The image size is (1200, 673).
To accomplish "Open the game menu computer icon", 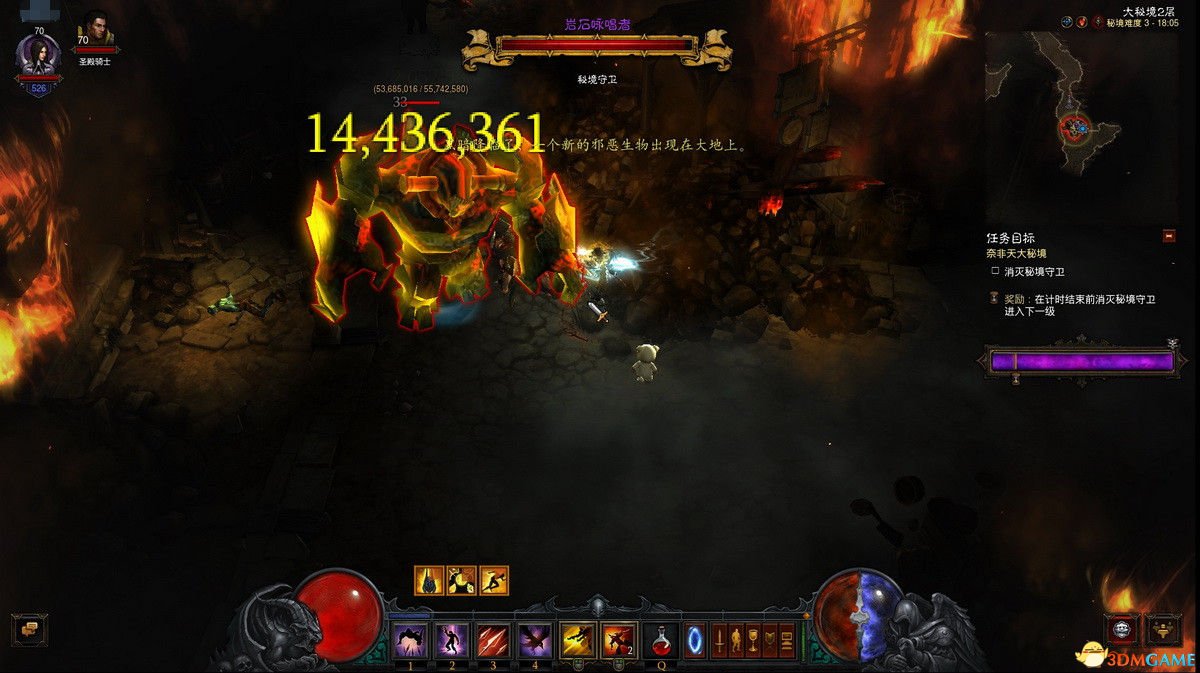I will pyautogui.click(x=787, y=639).
